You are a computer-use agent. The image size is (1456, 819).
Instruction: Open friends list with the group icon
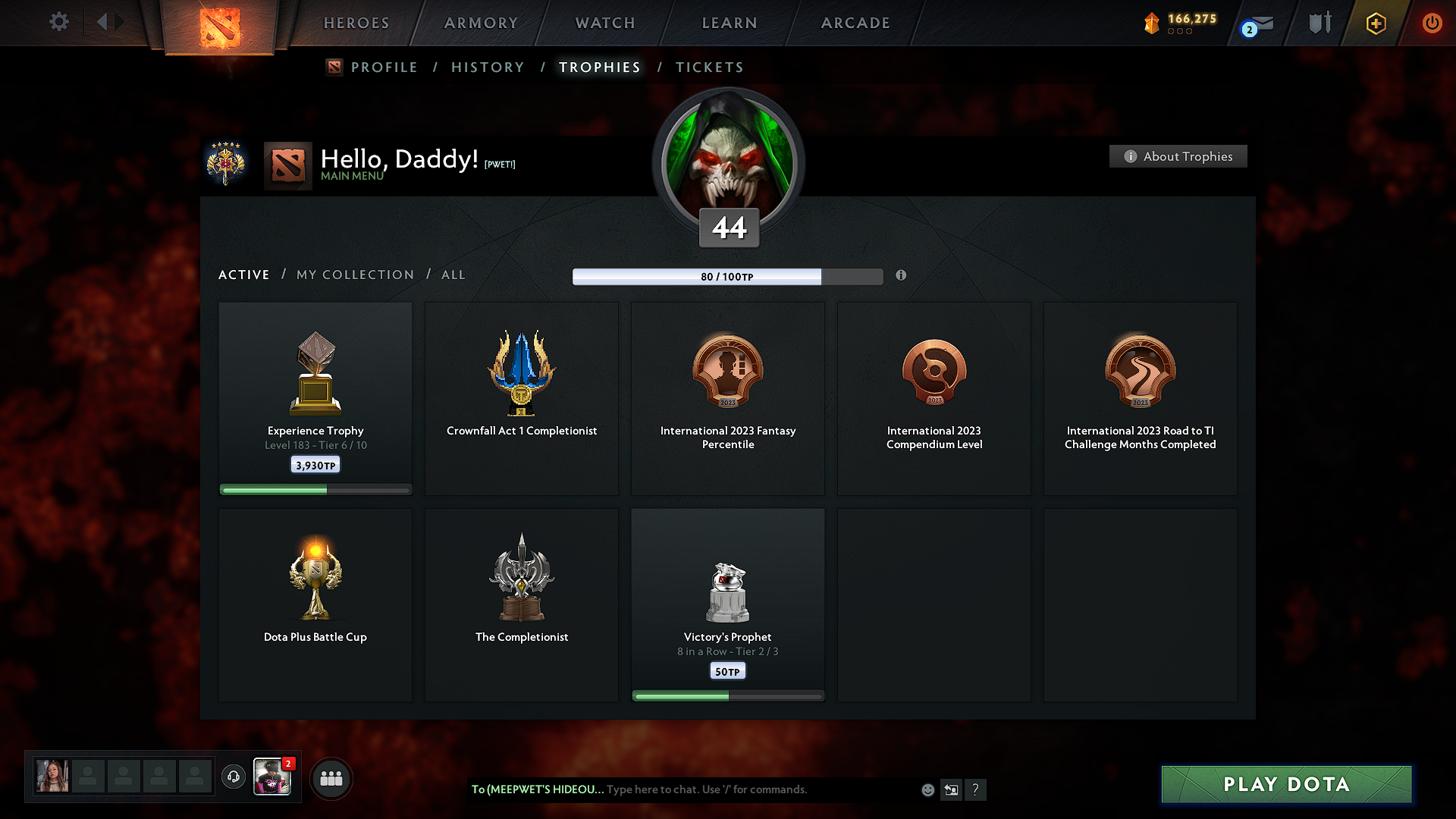click(331, 778)
